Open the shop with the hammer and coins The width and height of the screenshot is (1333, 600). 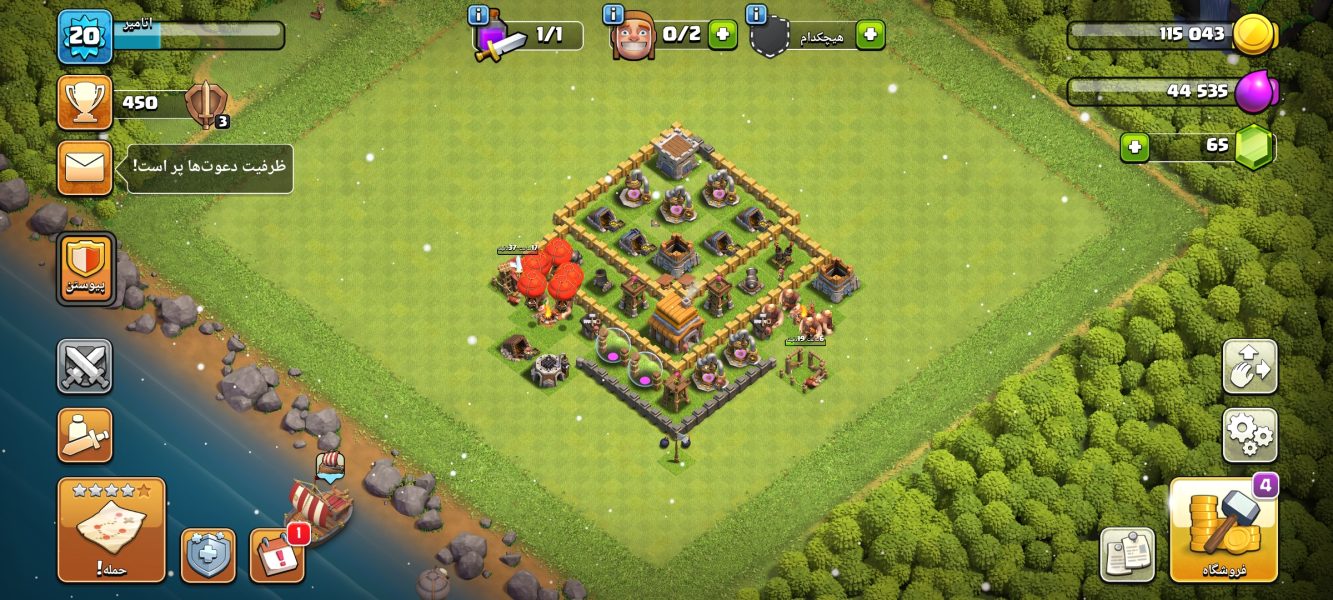coord(1223,530)
